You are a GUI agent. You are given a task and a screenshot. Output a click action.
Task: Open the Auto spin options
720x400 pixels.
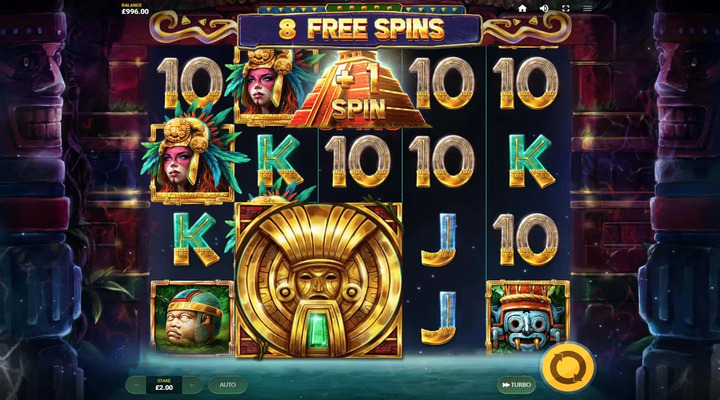tap(227, 384)
